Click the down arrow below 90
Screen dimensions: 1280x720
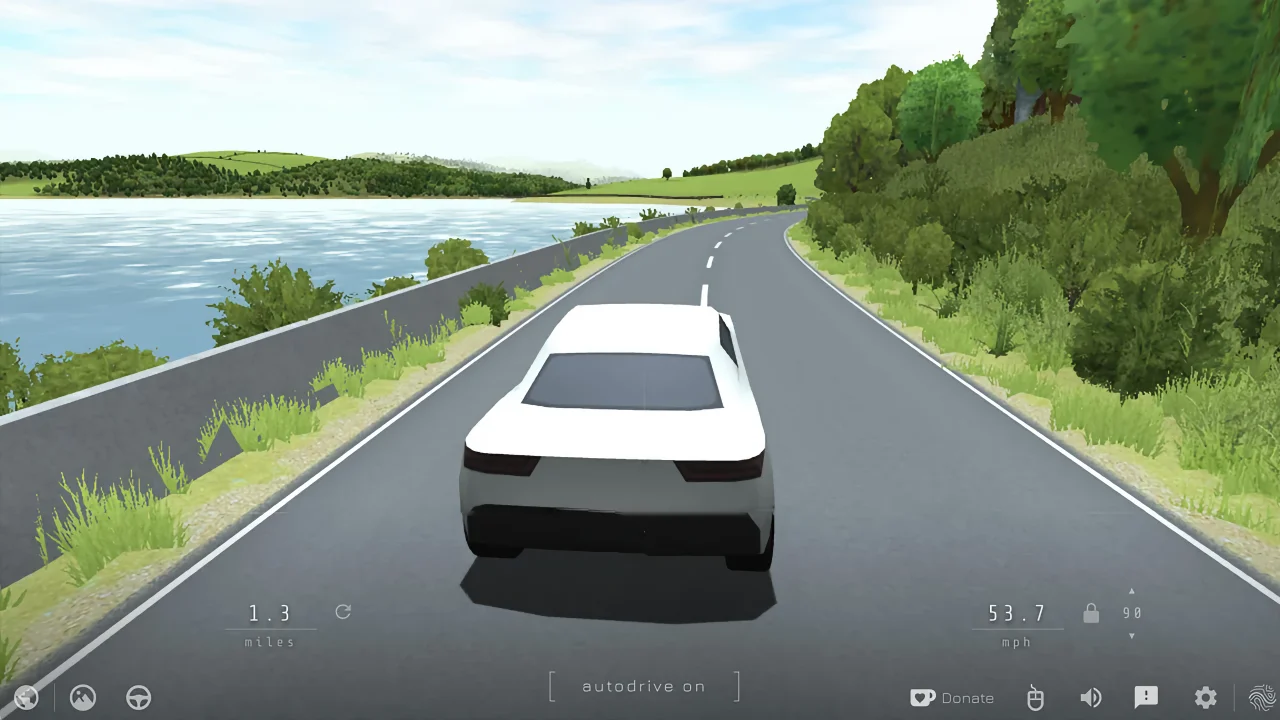click(1131, 633)
